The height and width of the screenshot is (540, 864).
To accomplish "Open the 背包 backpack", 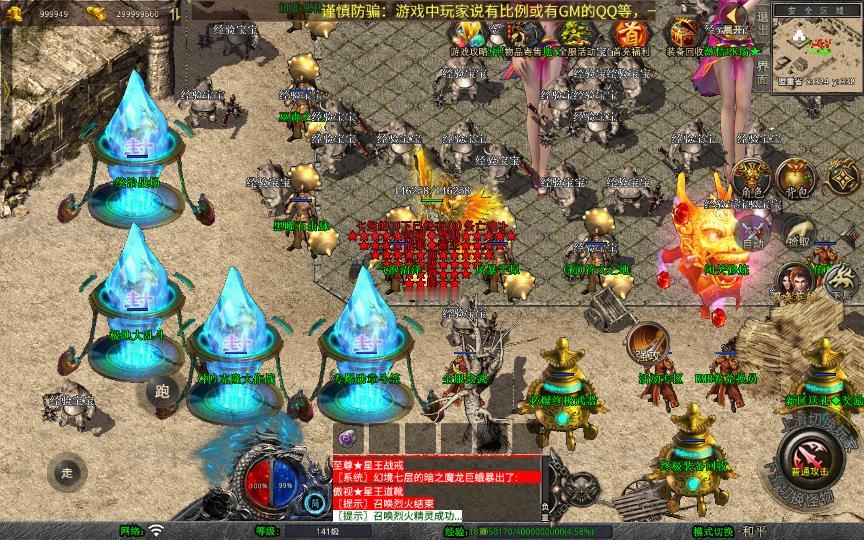I will point(796,180).
